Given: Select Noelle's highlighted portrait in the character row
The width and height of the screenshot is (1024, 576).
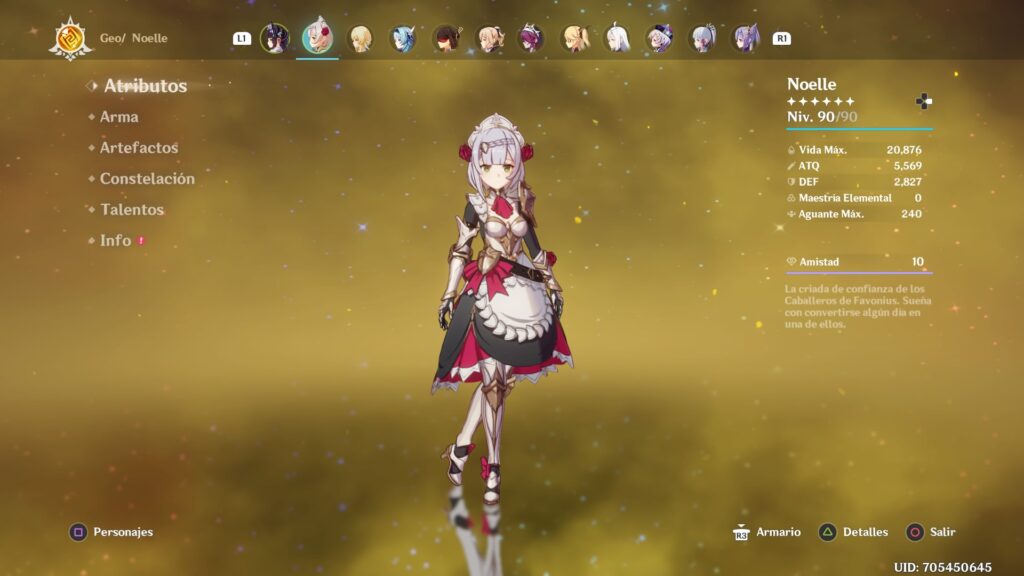Looking at the screenshot, I should 318,38.
